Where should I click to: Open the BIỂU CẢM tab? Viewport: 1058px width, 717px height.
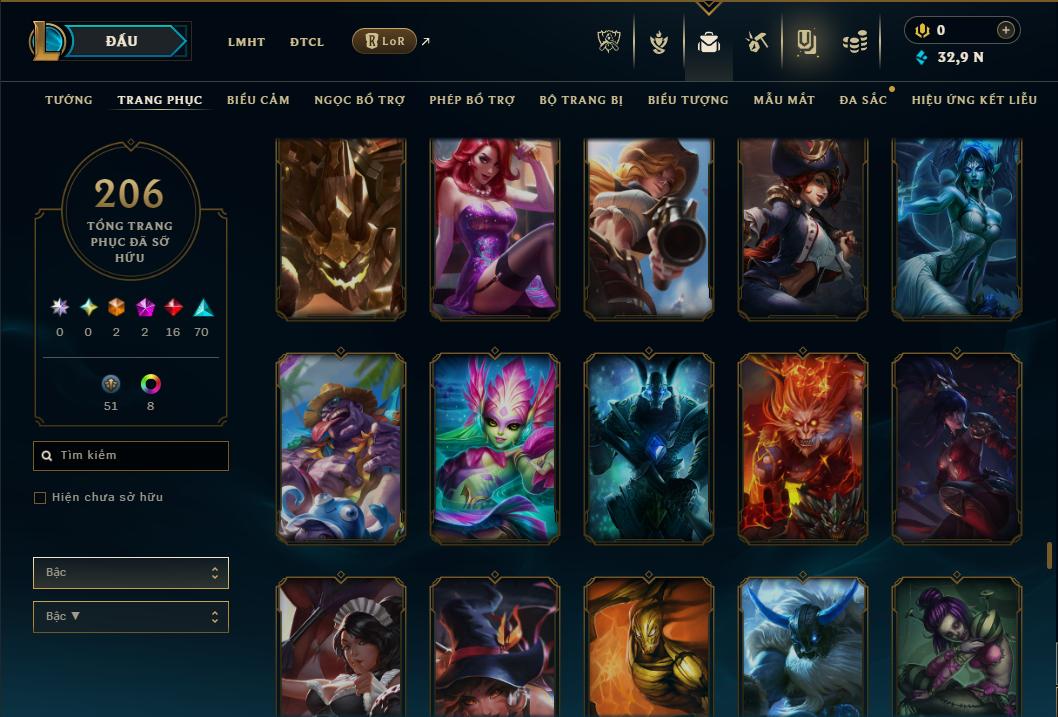point(258,100)
